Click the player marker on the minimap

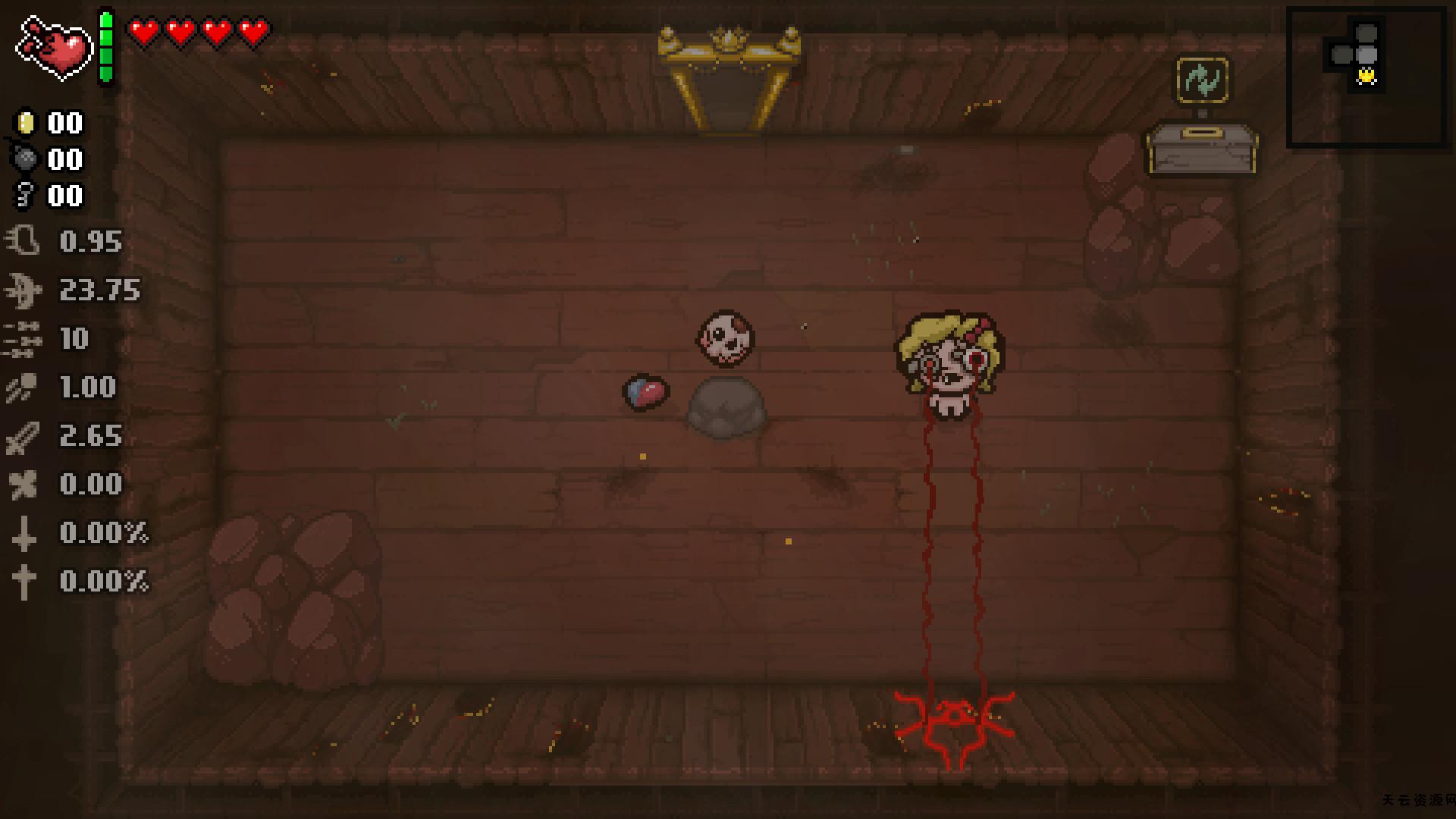pyautogui.click(x=1365, y=76)
